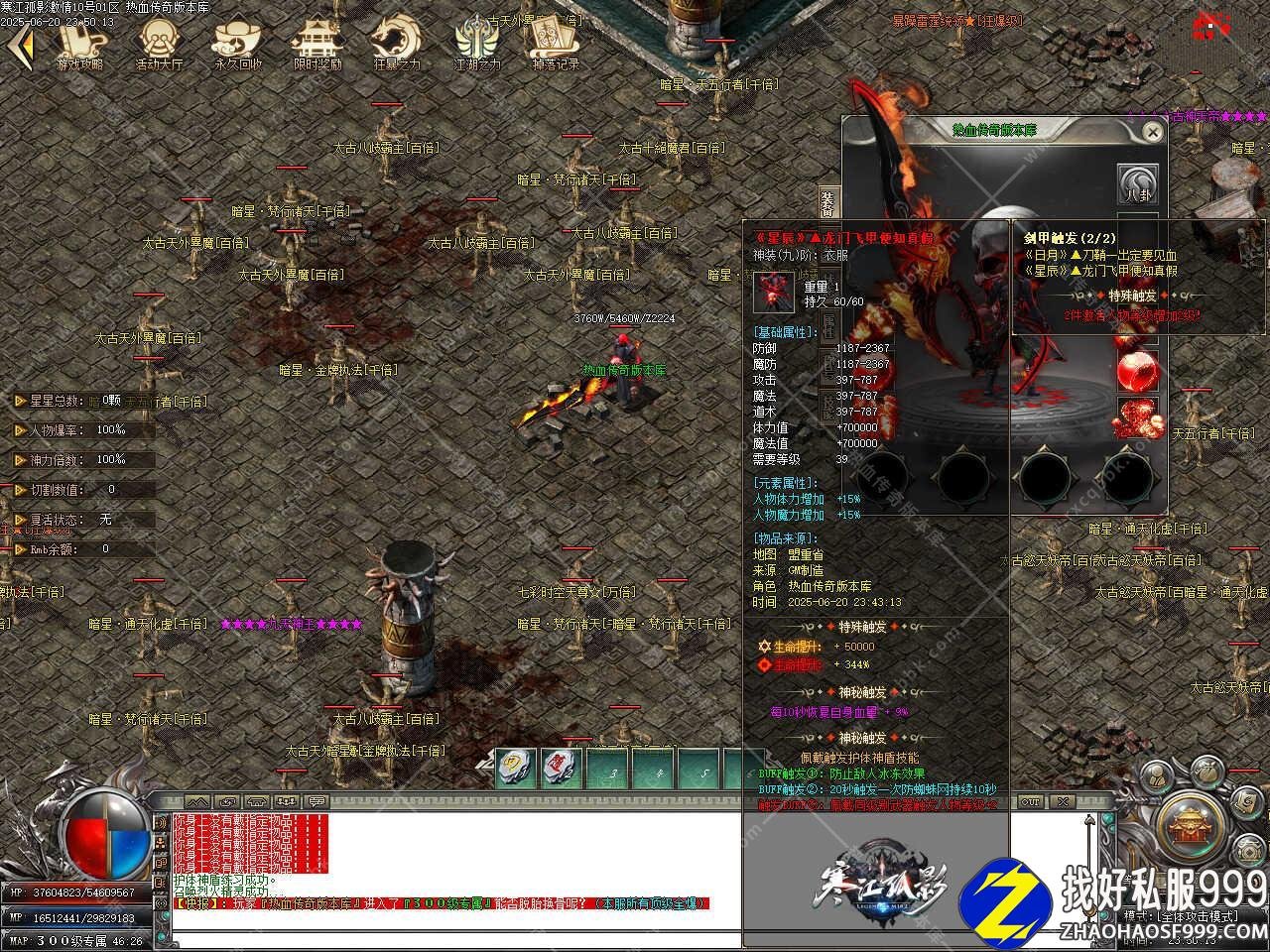Use the second hotbar red tile item
The image size is (1270, 952).
click(562, 768)
